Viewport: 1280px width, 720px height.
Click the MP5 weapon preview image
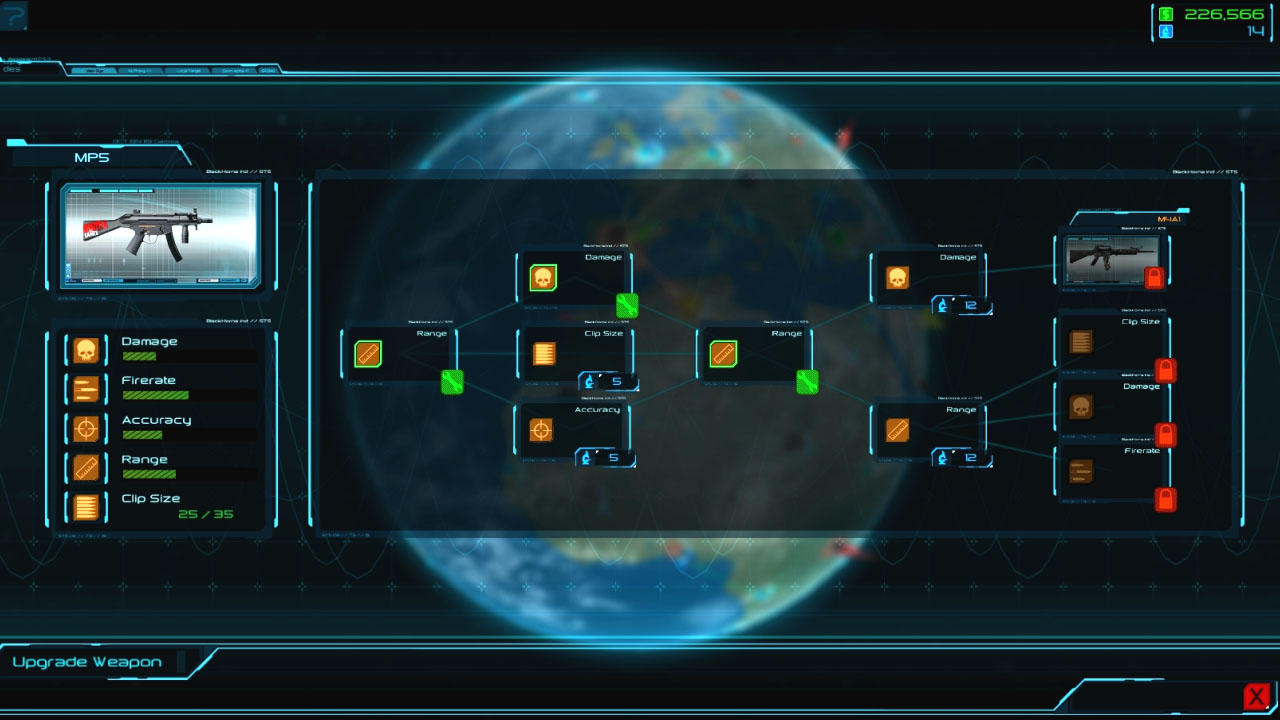coord(160,237)
